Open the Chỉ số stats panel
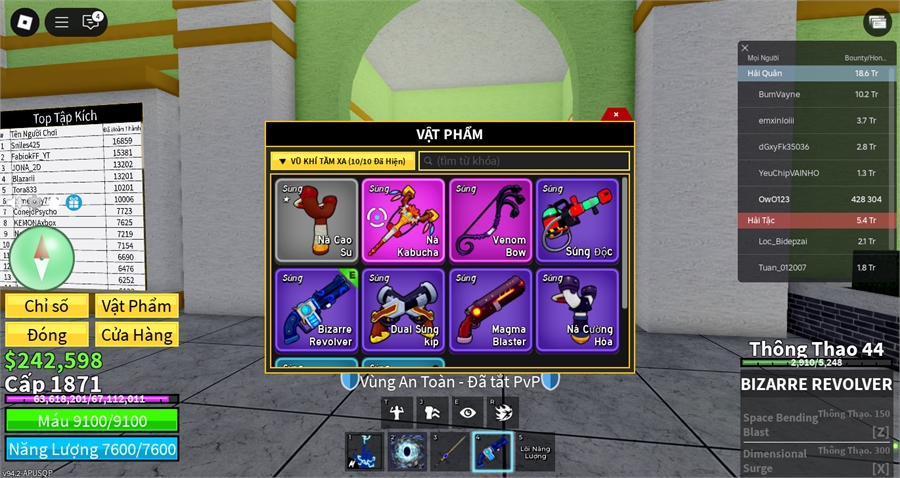The width and height of the screenshot is (900, 478). coord(46,306)
